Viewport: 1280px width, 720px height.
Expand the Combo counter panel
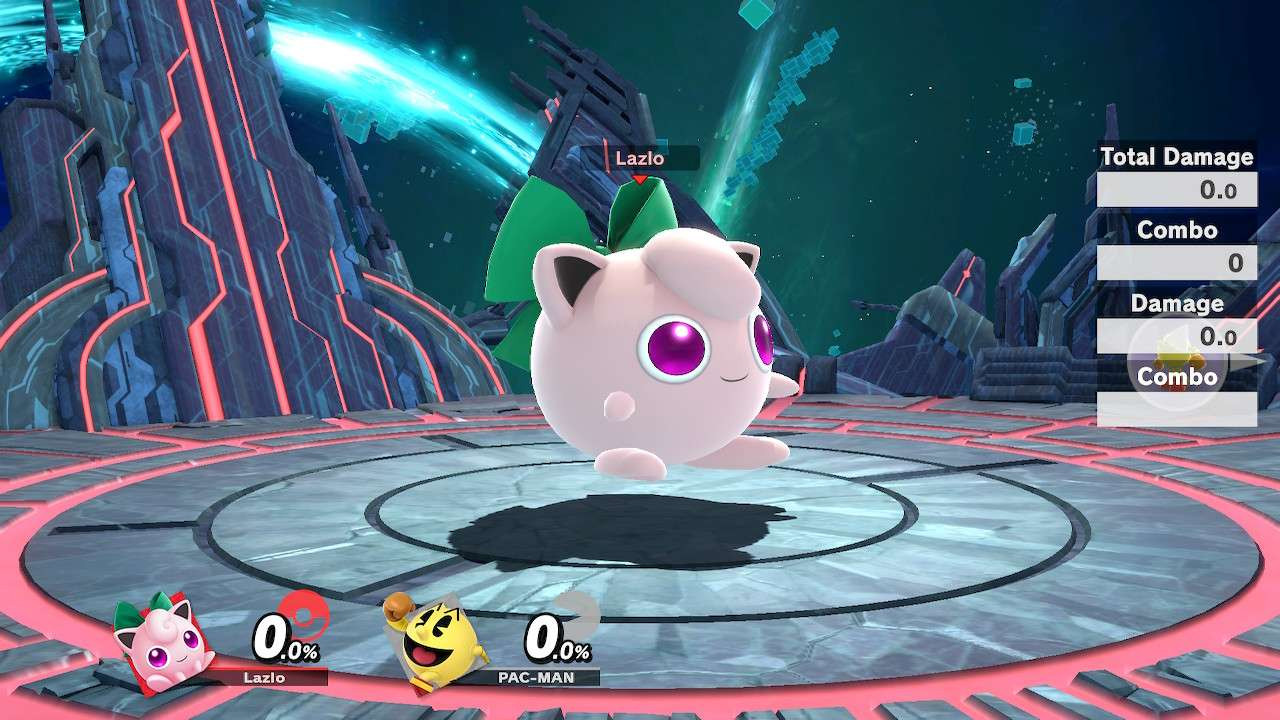[1178, 230]
